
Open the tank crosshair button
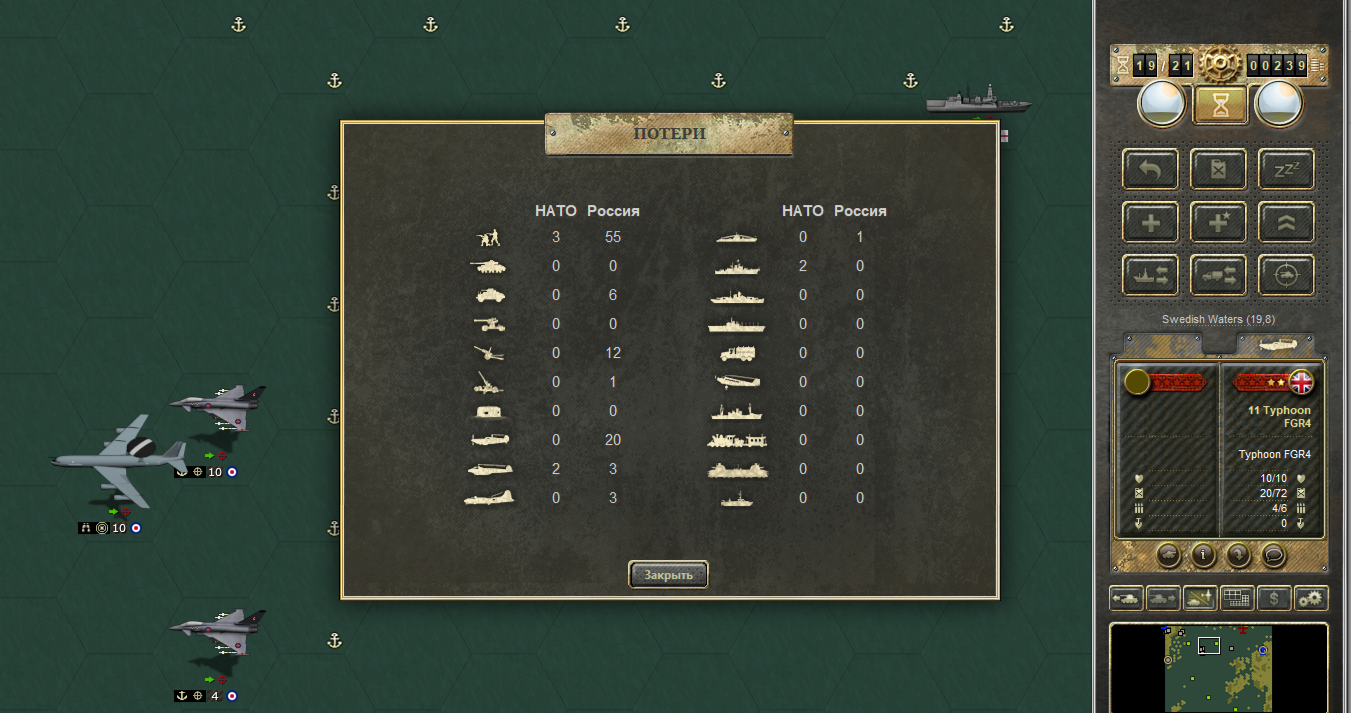click(x=1286, y=275)
